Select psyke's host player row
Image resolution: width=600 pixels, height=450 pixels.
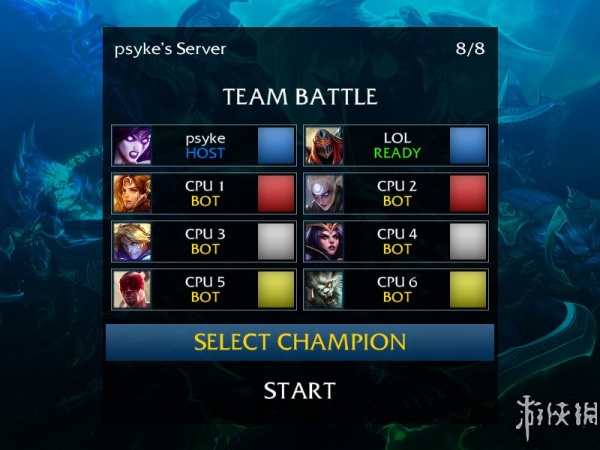(x=205, y=145)
